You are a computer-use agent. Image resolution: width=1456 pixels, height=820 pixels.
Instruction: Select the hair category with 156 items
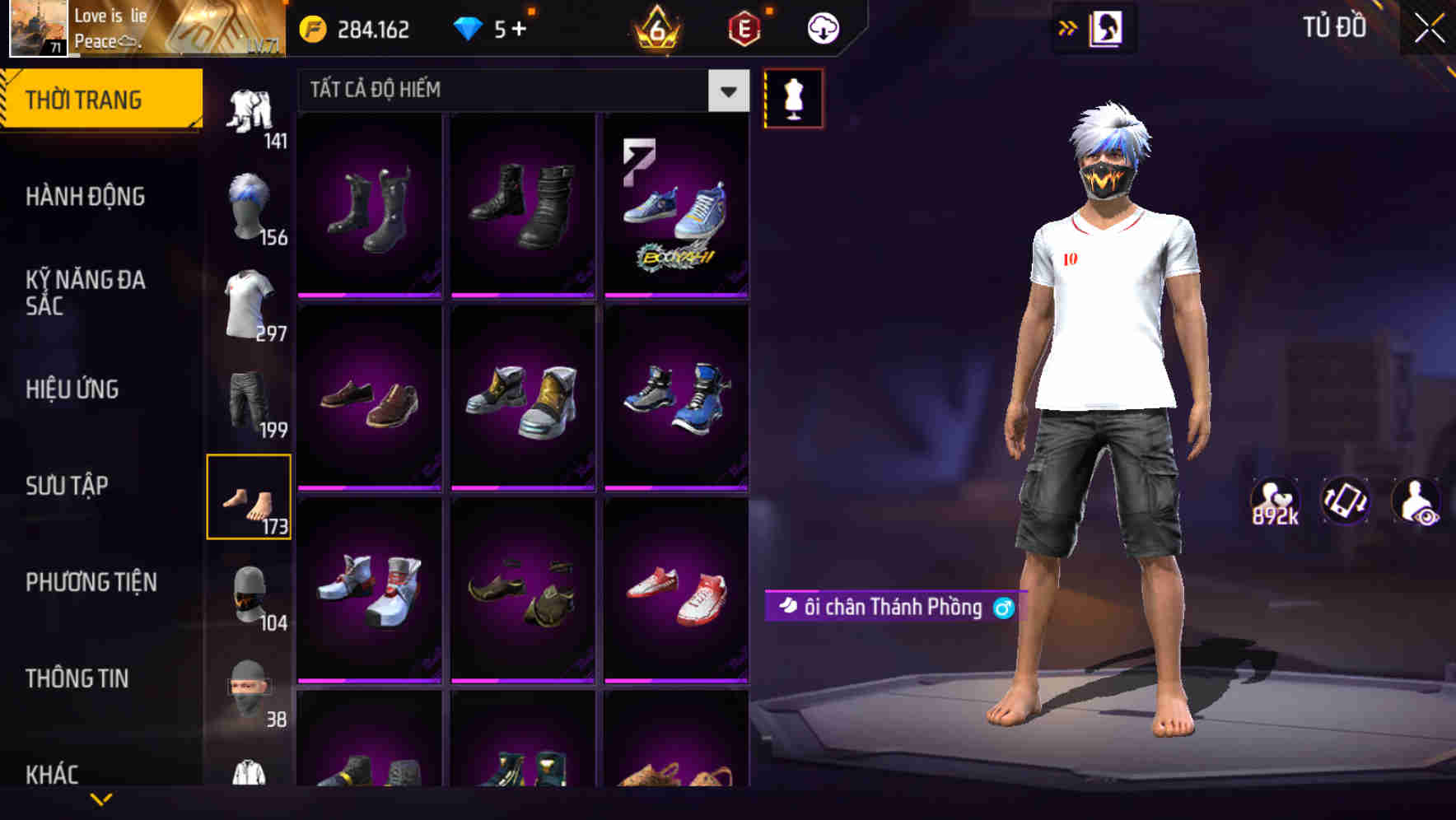tap(251, 206)
